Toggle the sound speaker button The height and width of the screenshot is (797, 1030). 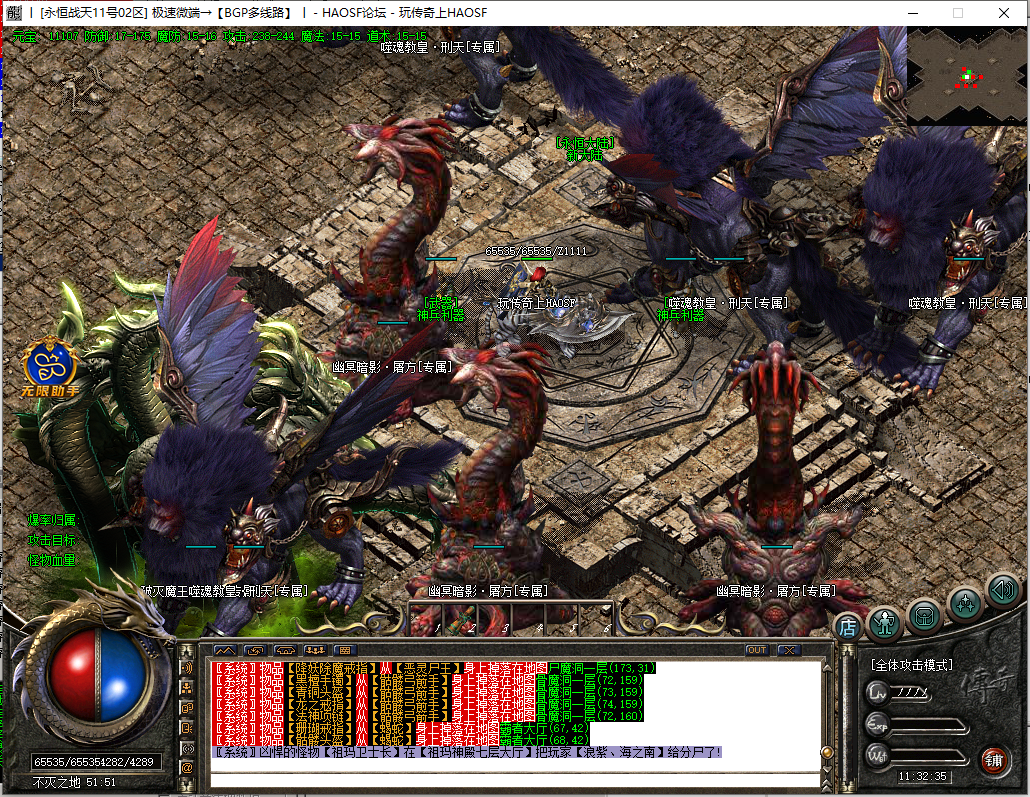[x=1002, y=590]
